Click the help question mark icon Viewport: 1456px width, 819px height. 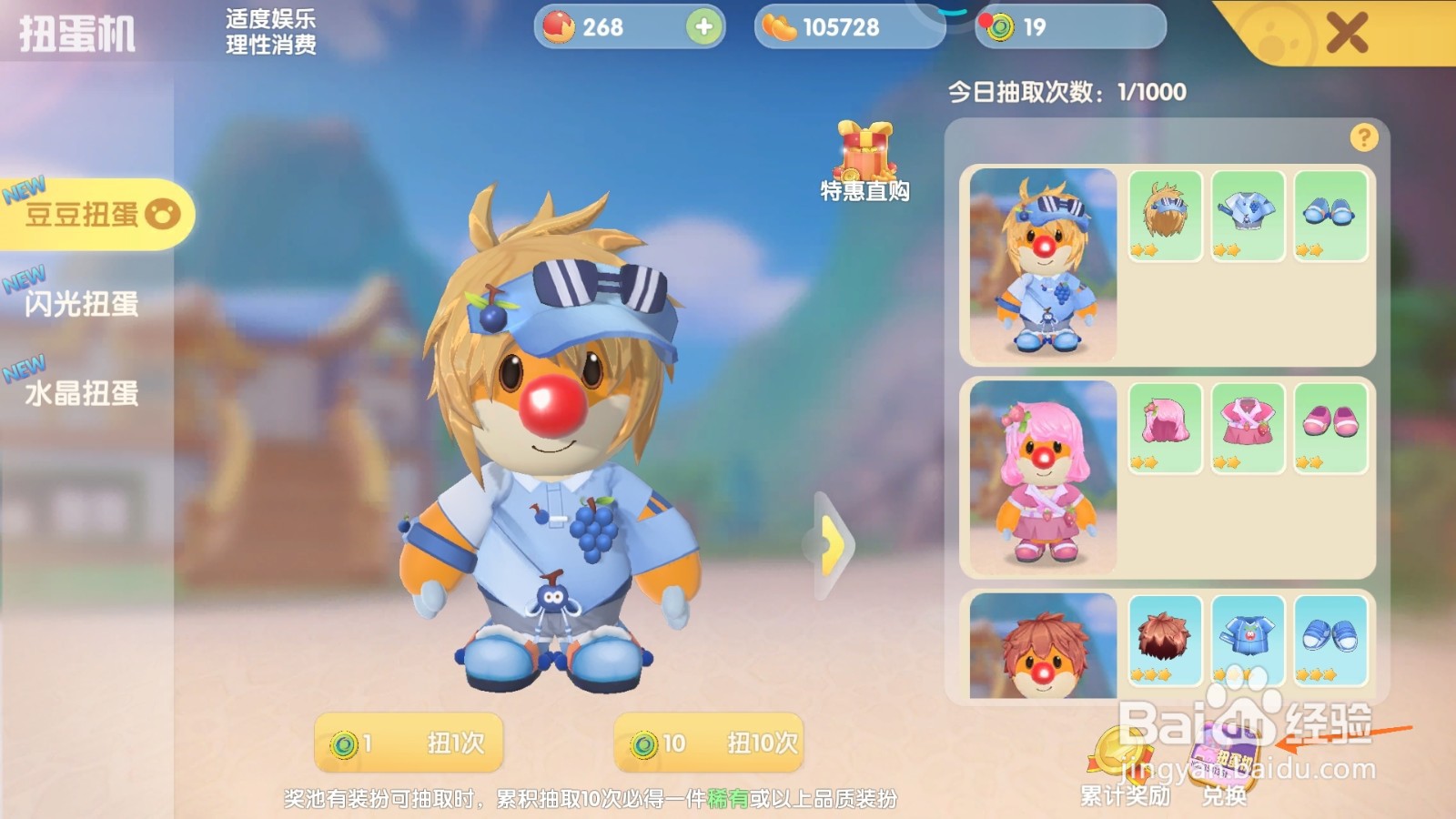1362,136
